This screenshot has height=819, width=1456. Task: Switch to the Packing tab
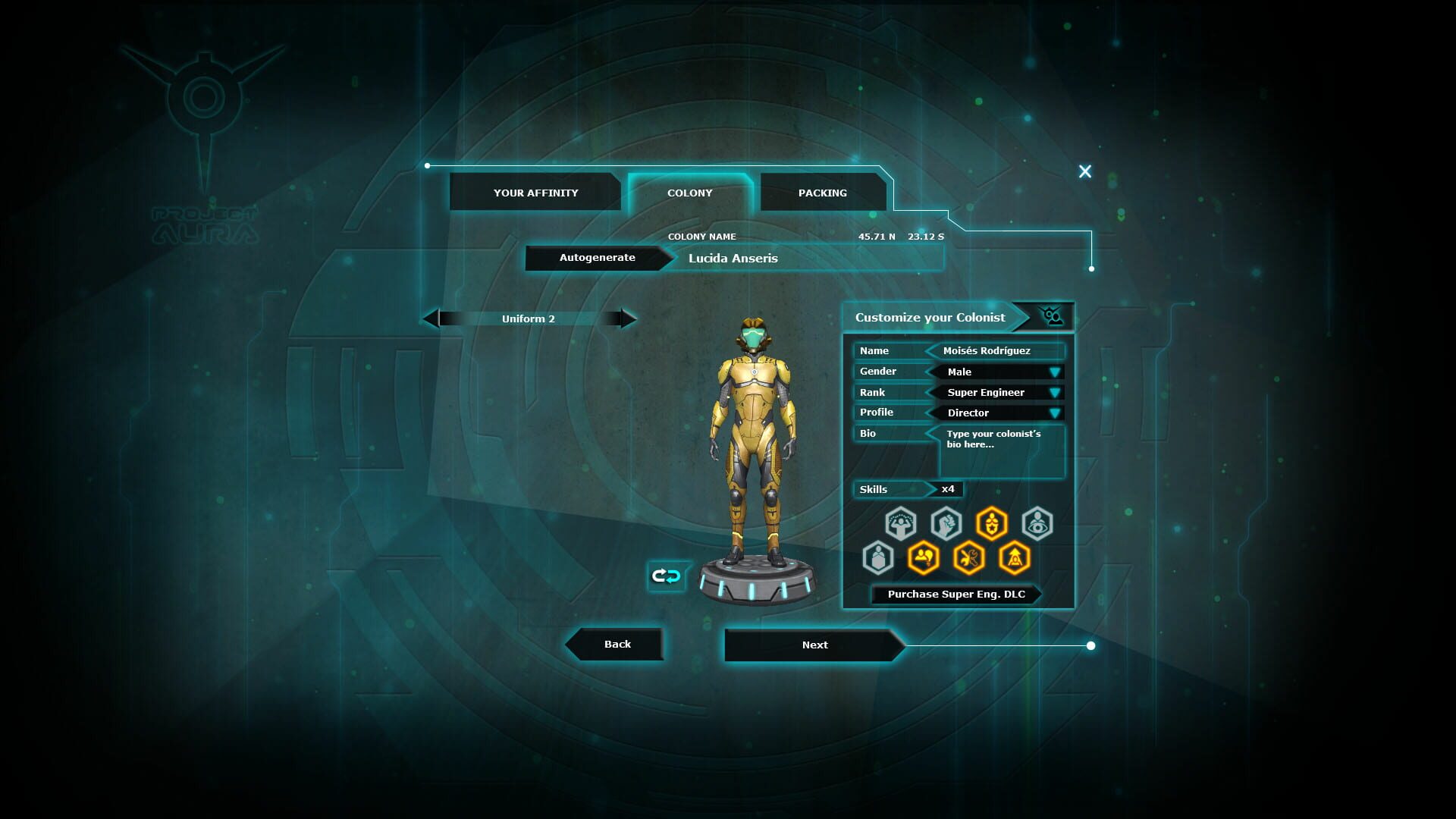(822, 193)
